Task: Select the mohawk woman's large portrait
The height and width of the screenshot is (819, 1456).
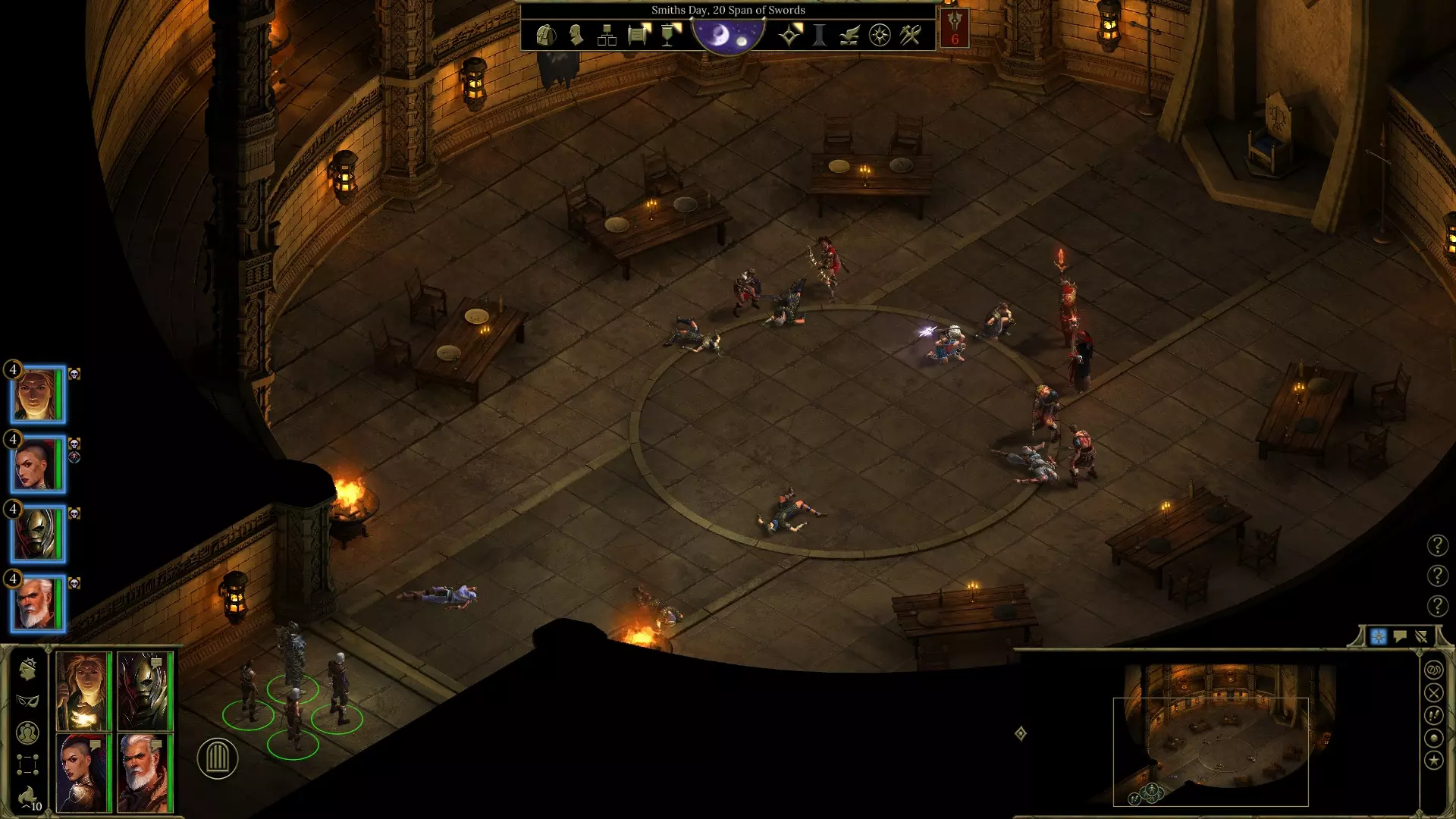Action: tap(83, 773)
